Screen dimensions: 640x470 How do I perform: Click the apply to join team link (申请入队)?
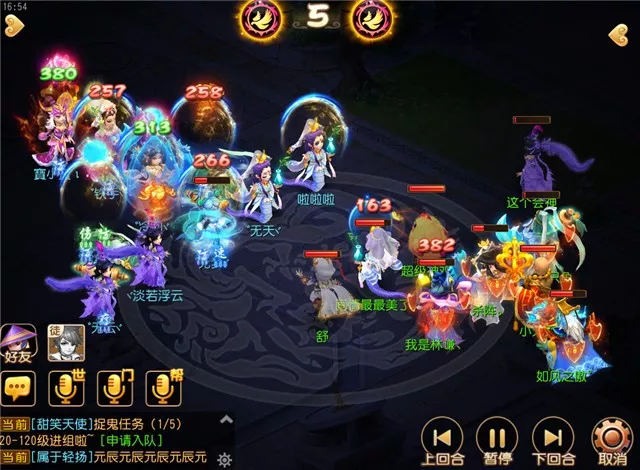[128, 440]
